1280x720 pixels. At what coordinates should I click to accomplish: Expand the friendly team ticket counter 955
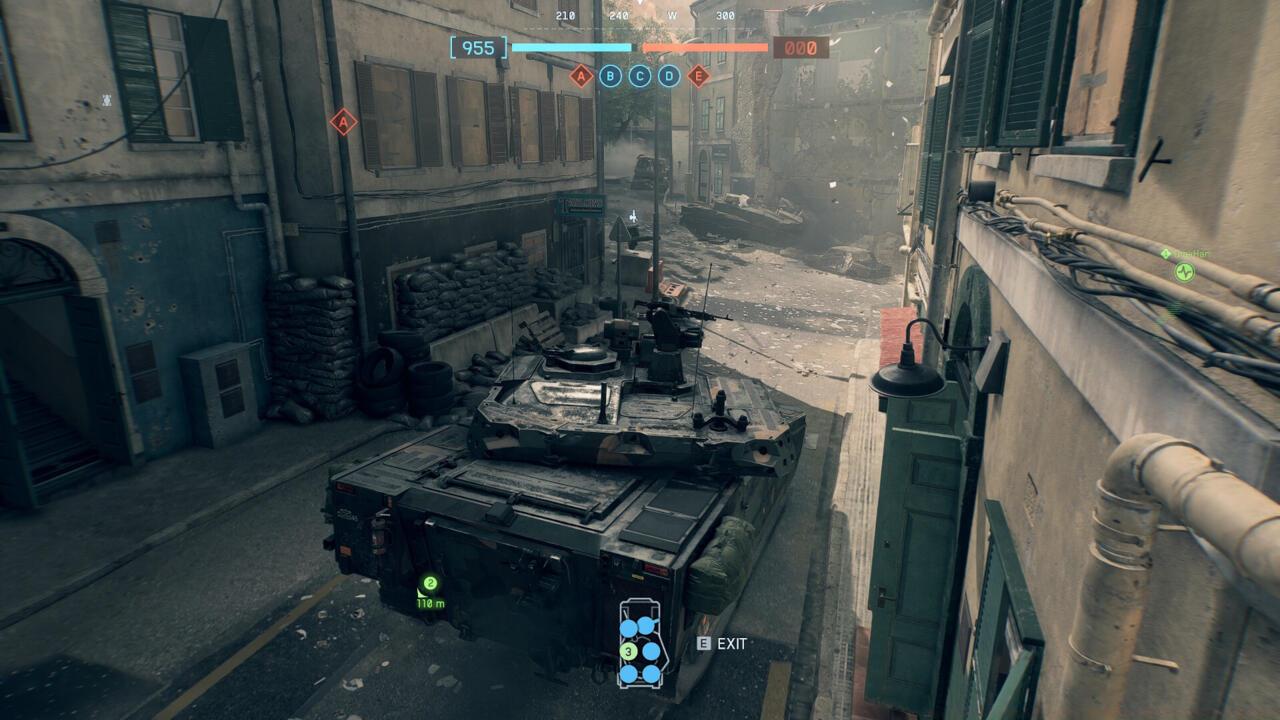477,45
